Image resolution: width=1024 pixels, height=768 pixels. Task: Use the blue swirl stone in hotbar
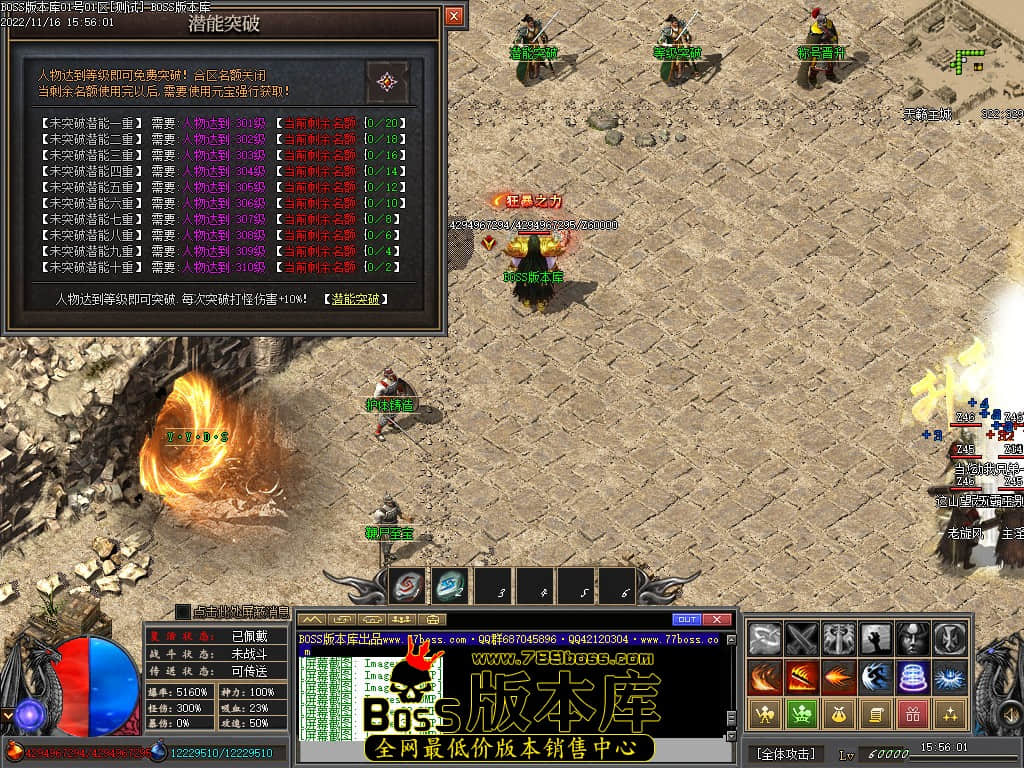pos(450,587)
